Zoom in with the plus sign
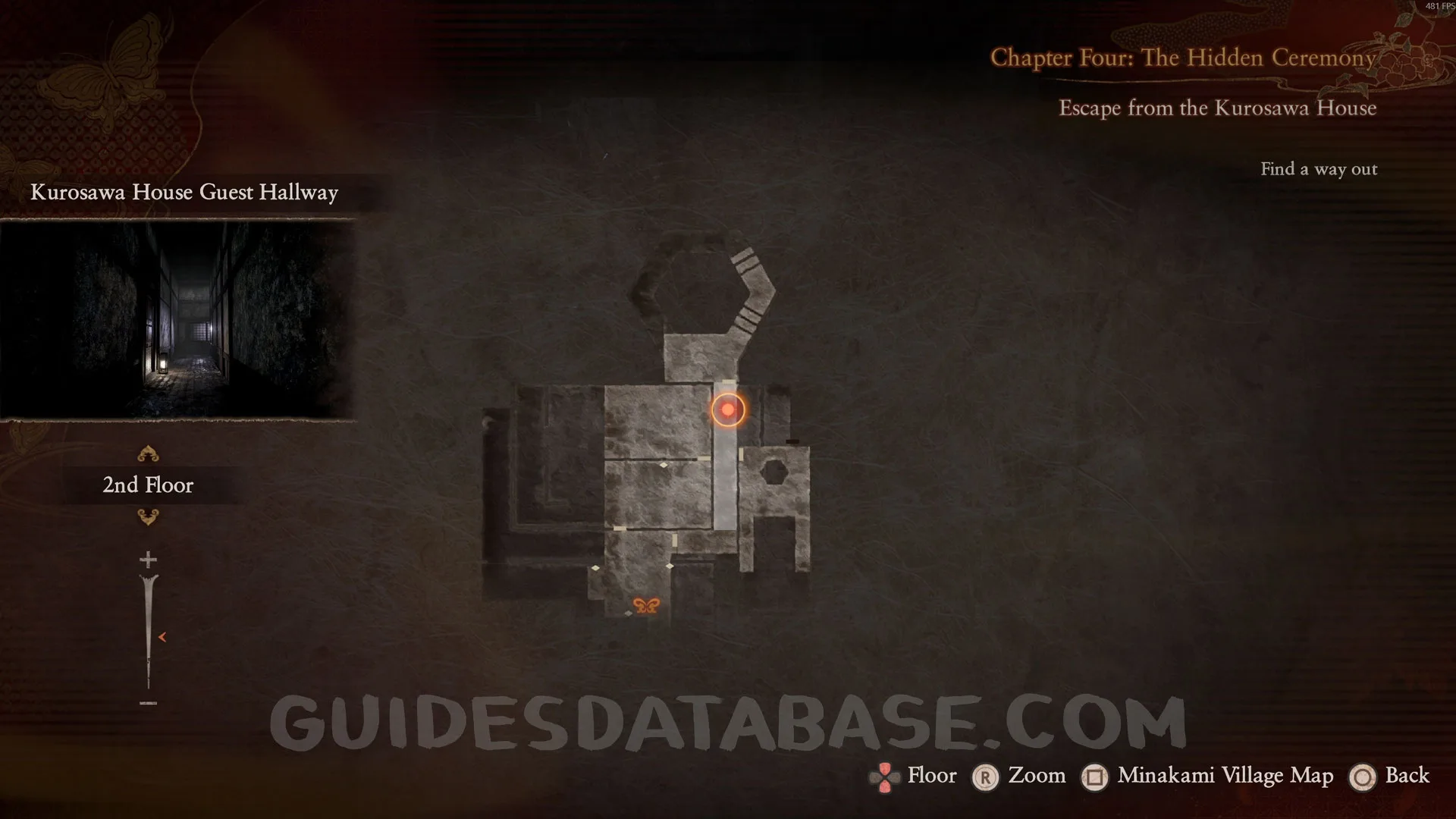The height and width of the screenshot is (819, 1456). click(x=148, y=560)
